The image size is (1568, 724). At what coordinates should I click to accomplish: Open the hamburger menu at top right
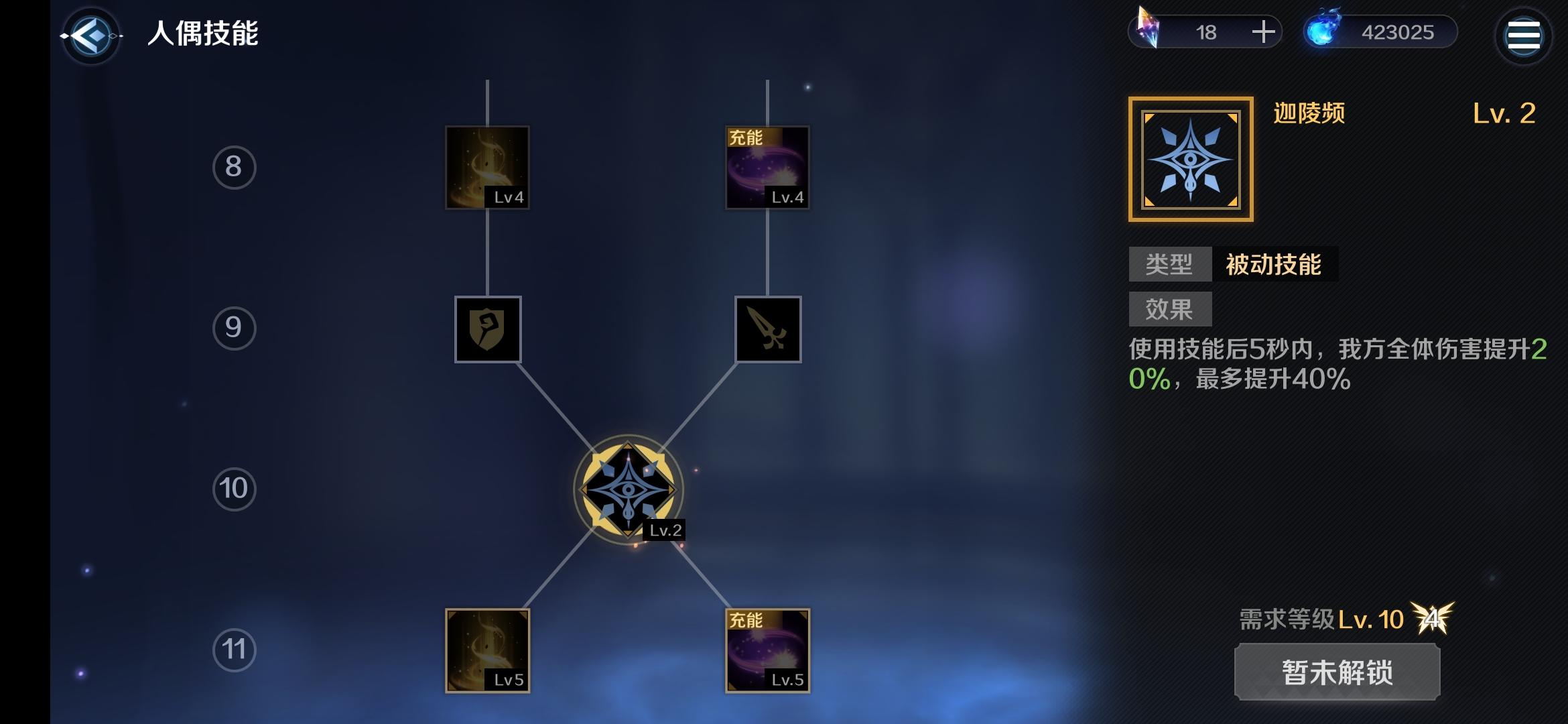point(1524,36)
